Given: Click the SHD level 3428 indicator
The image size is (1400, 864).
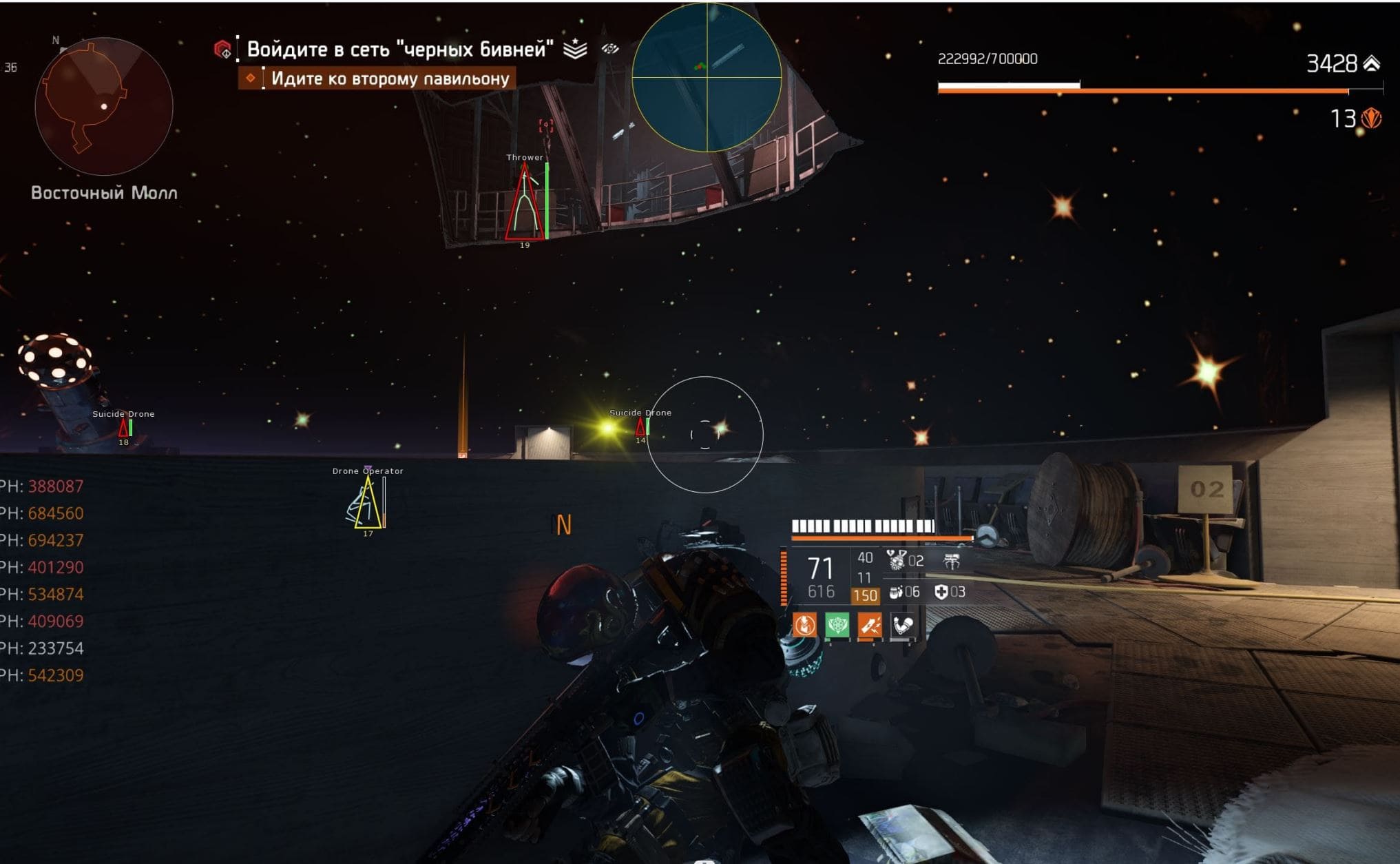Looking at the screenshot, I should click(1342, 63).
